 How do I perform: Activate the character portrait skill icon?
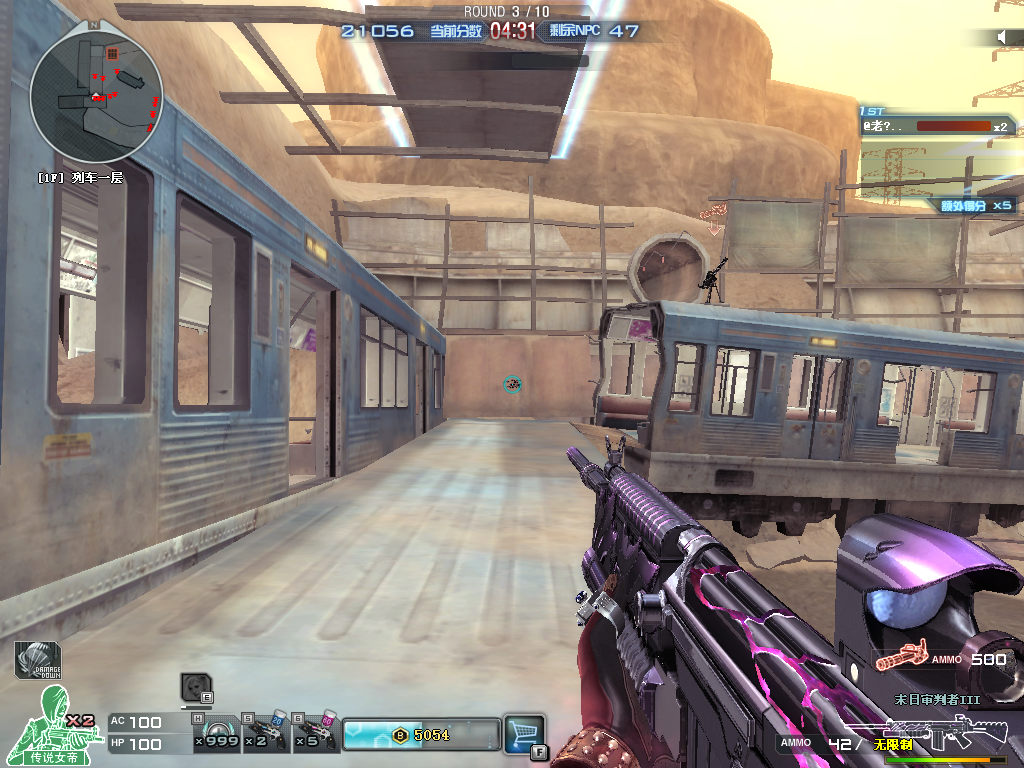[x=195, y=688]
